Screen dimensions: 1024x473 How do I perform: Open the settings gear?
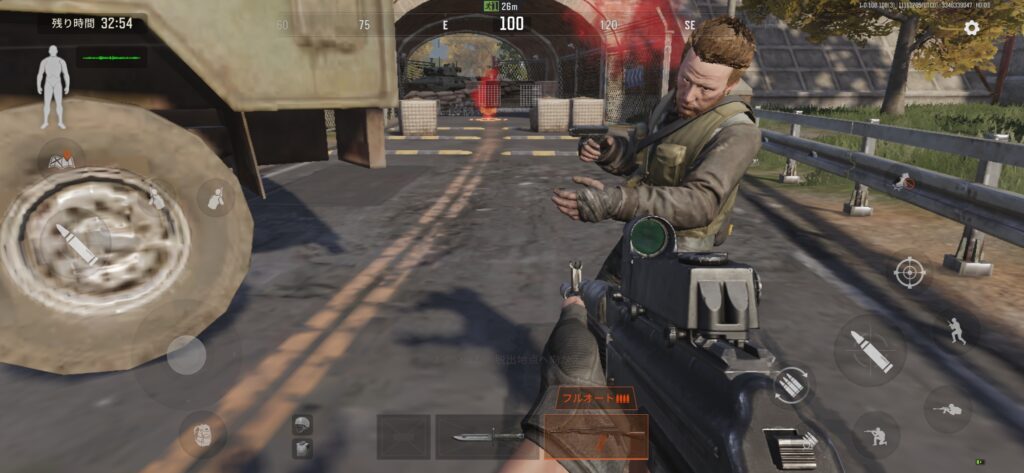[x=971, y=28]
